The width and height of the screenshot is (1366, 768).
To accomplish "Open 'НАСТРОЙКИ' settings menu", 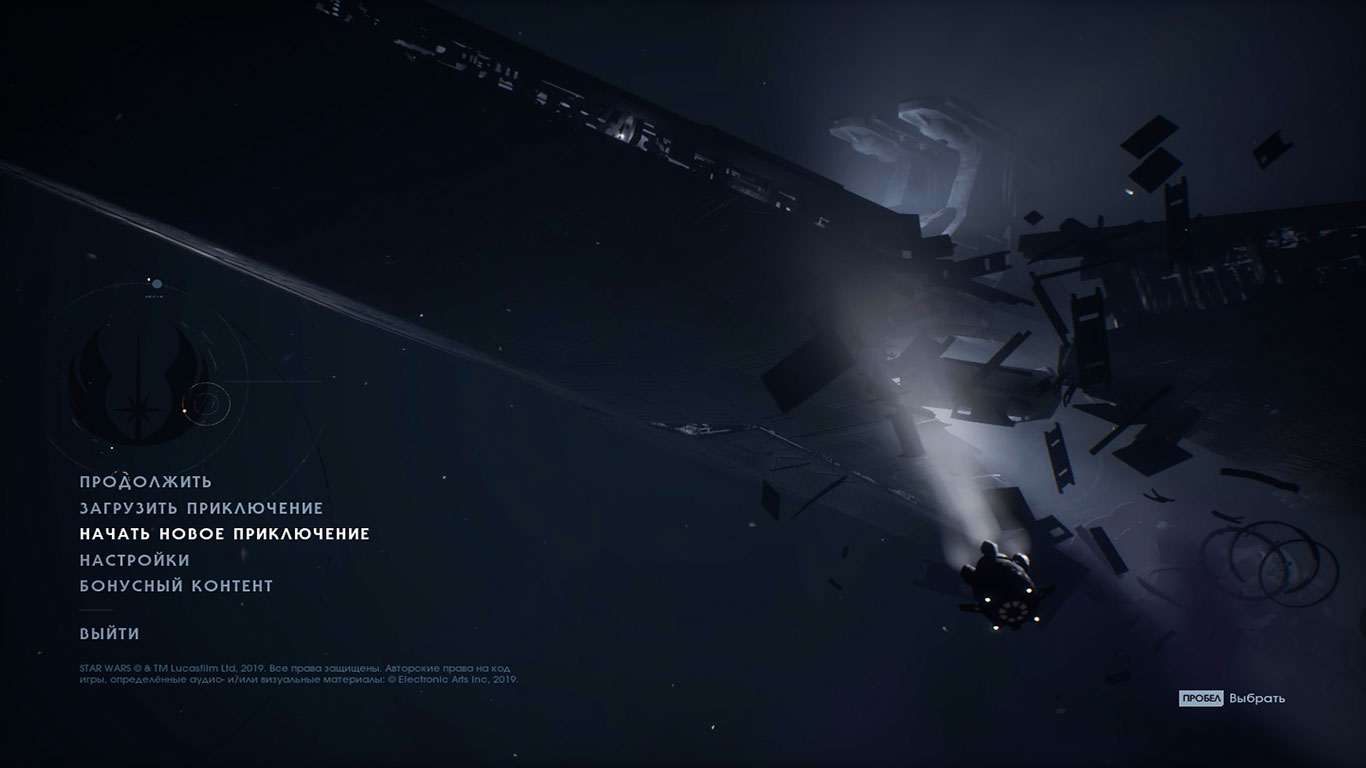I will point(134,560).
